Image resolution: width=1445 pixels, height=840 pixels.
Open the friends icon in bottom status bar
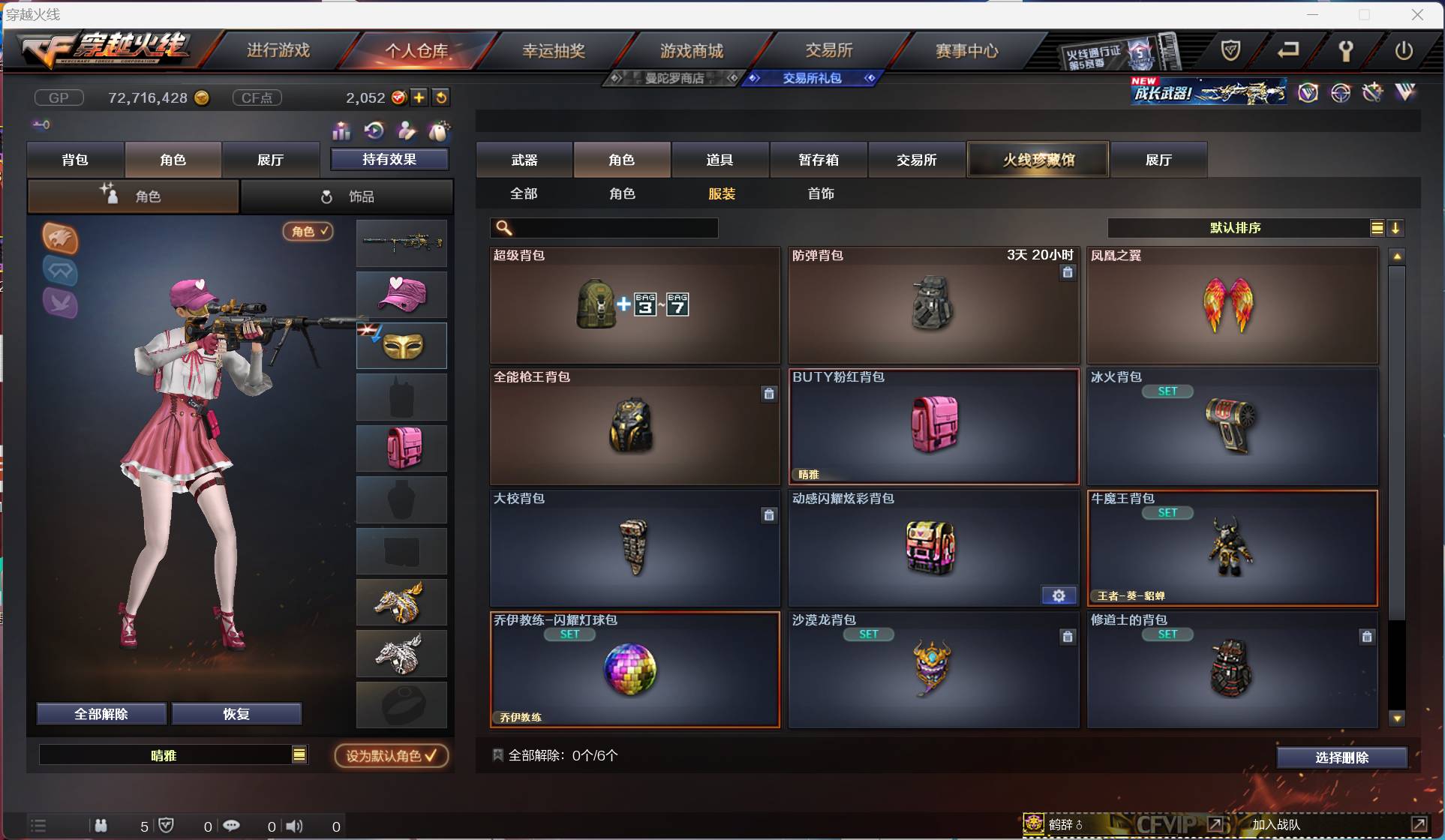click(101, 826)
